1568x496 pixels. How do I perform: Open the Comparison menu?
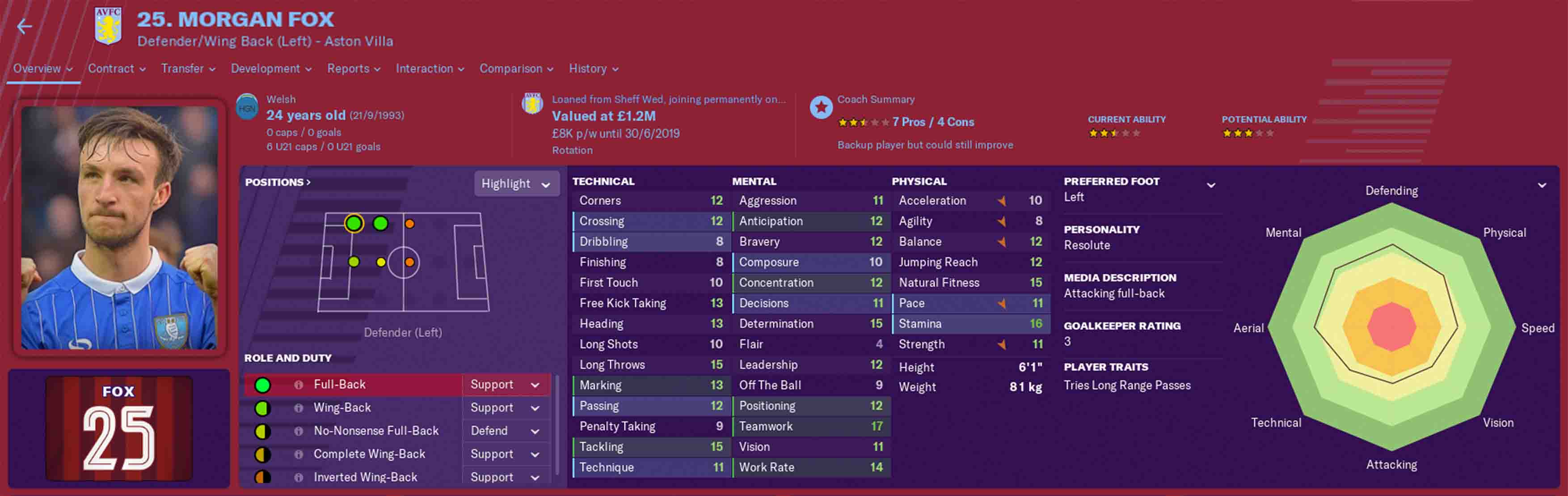click(515, 69)
